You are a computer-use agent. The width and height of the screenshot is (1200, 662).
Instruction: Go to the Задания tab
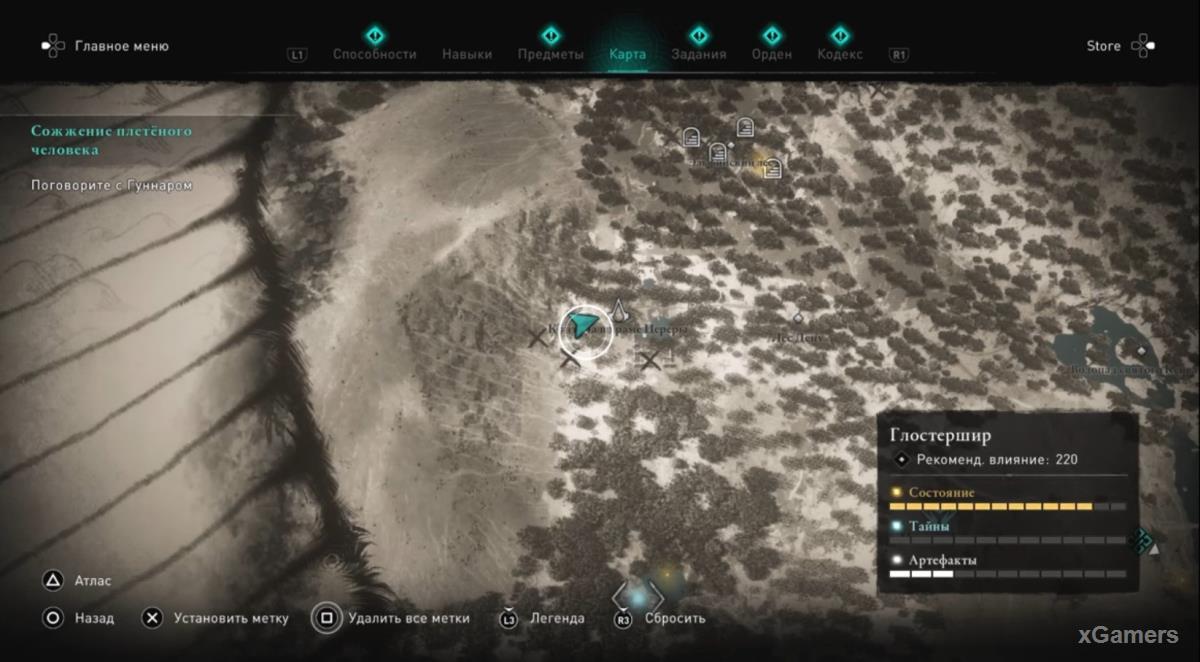click(x=699, y=54)
